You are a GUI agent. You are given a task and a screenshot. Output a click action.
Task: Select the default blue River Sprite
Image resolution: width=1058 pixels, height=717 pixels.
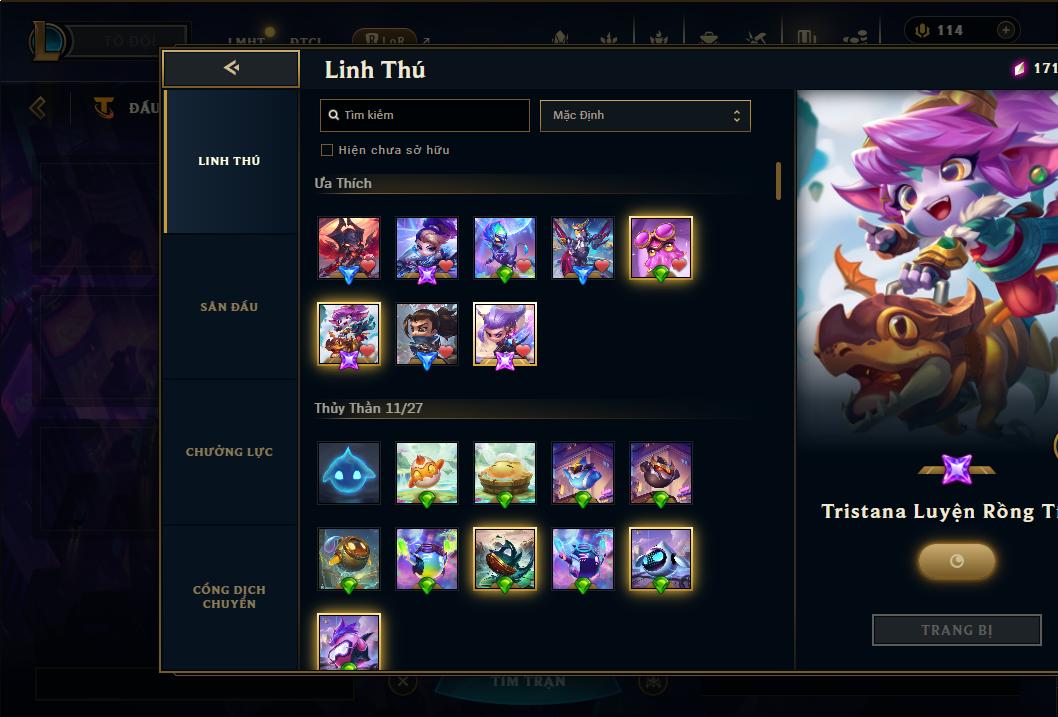pos(349,472)
